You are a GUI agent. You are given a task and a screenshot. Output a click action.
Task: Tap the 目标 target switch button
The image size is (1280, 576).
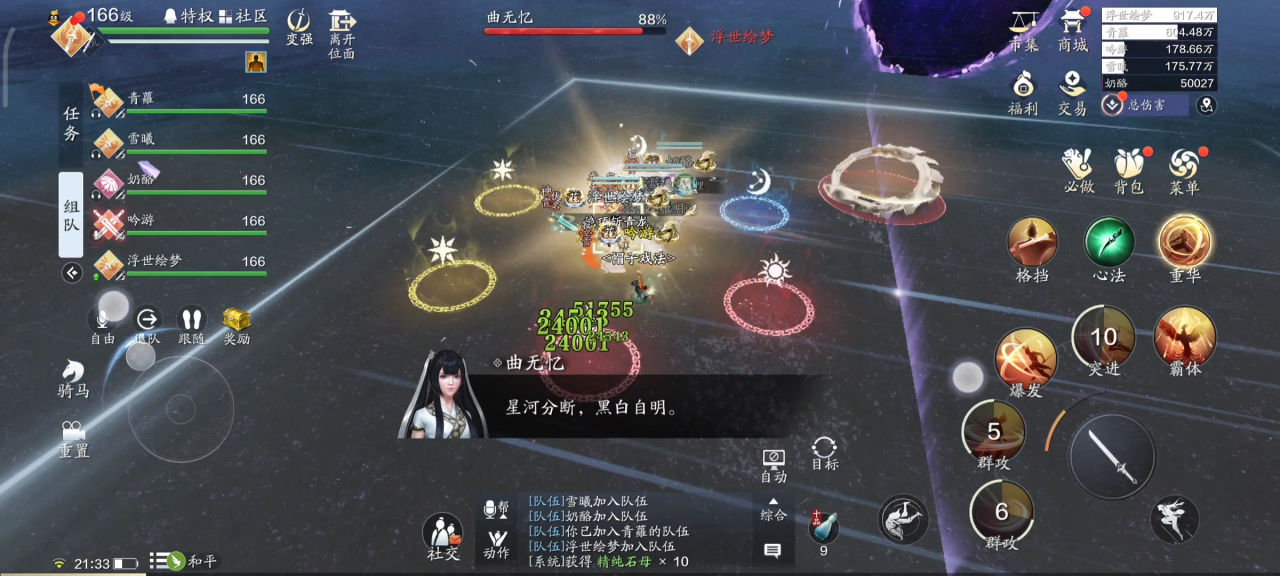[825, 452]
